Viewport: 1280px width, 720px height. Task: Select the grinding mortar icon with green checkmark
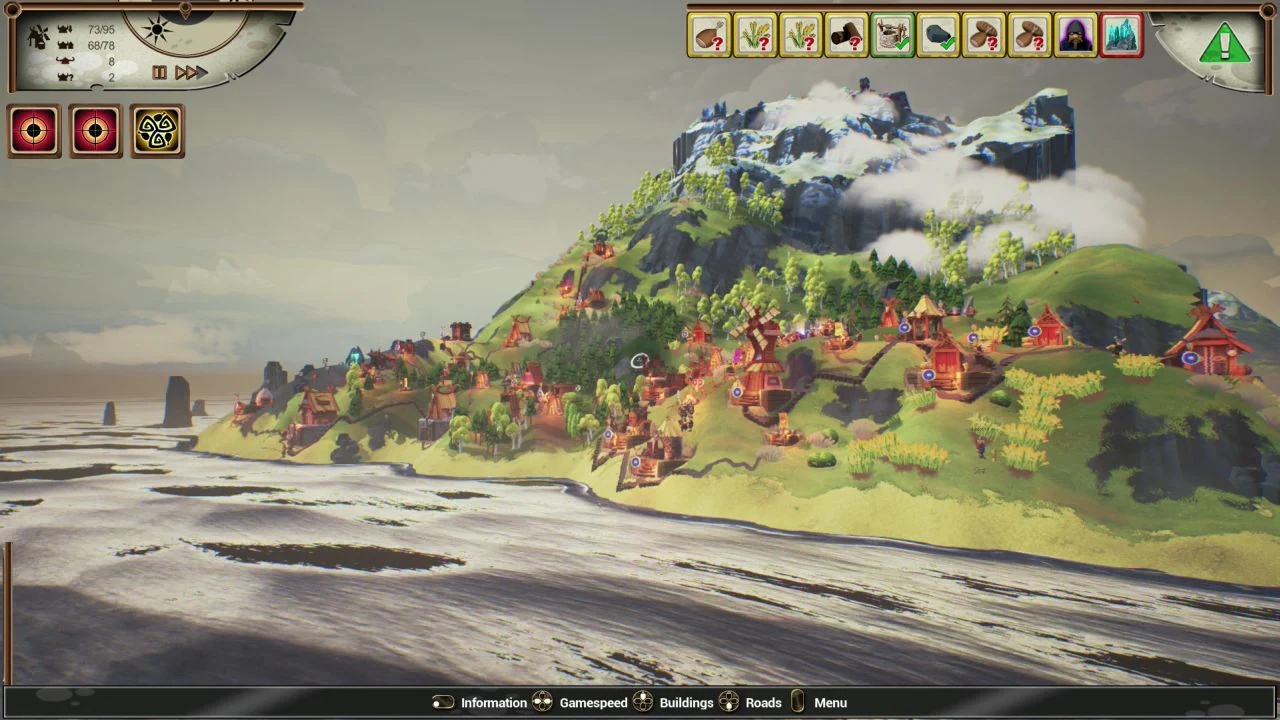[892, 35]
